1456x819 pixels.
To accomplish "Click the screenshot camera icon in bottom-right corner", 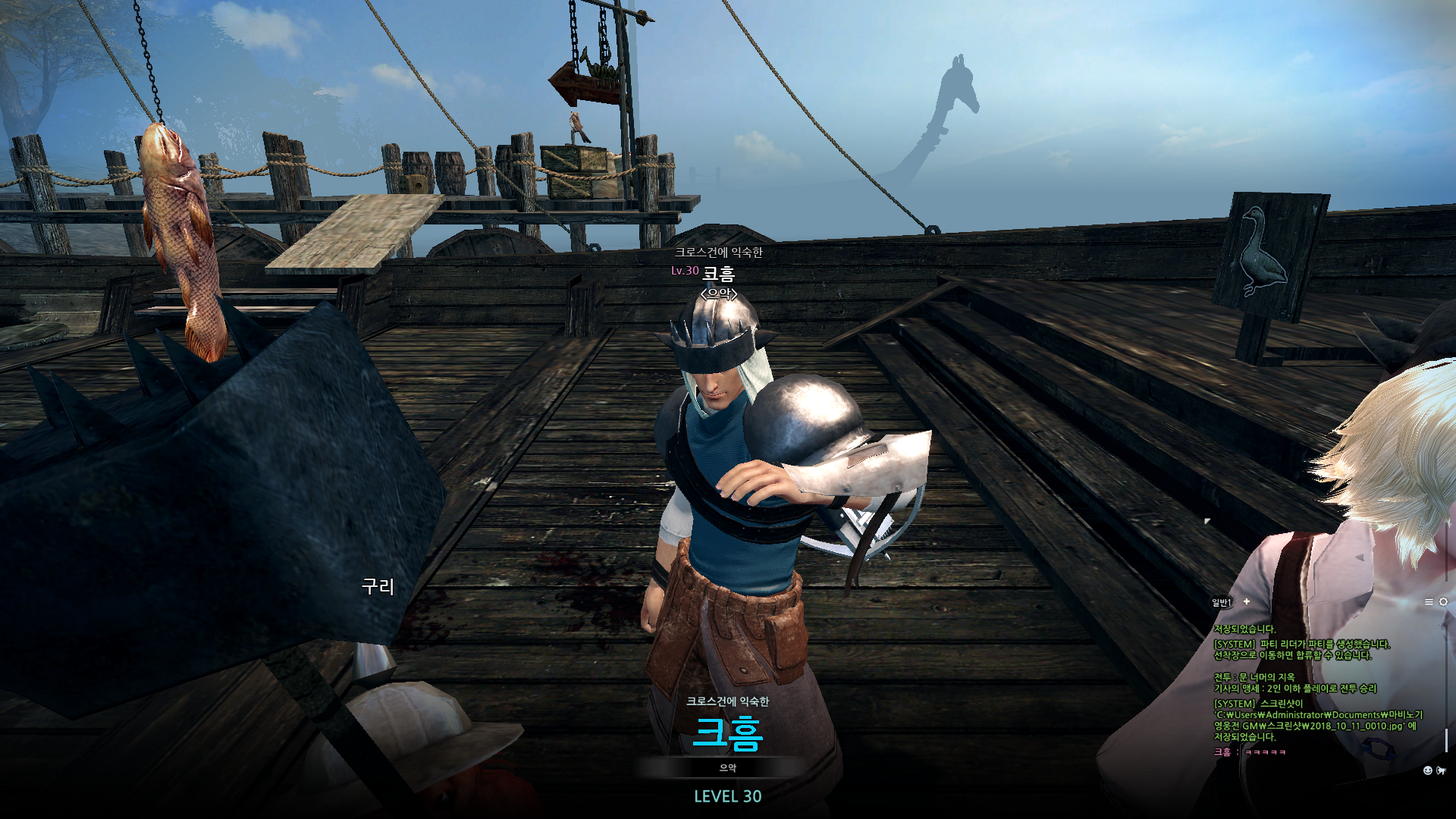I will coord(1428,770).
